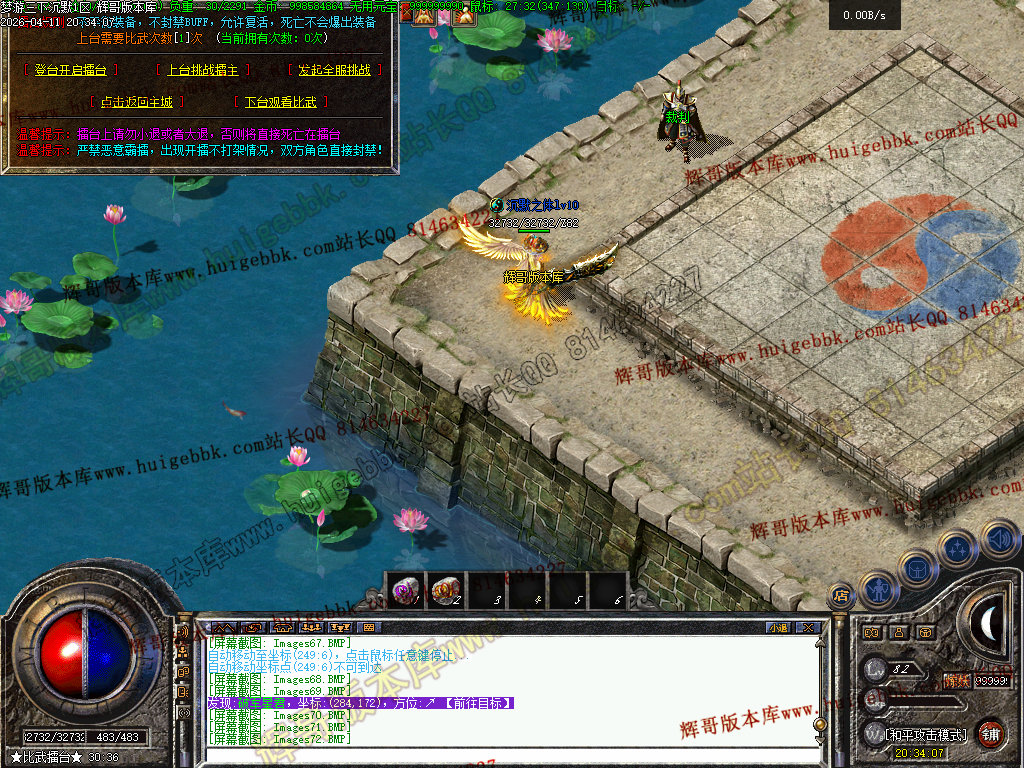
Task: Open the skills button with four stars
Action: (958, 548)
